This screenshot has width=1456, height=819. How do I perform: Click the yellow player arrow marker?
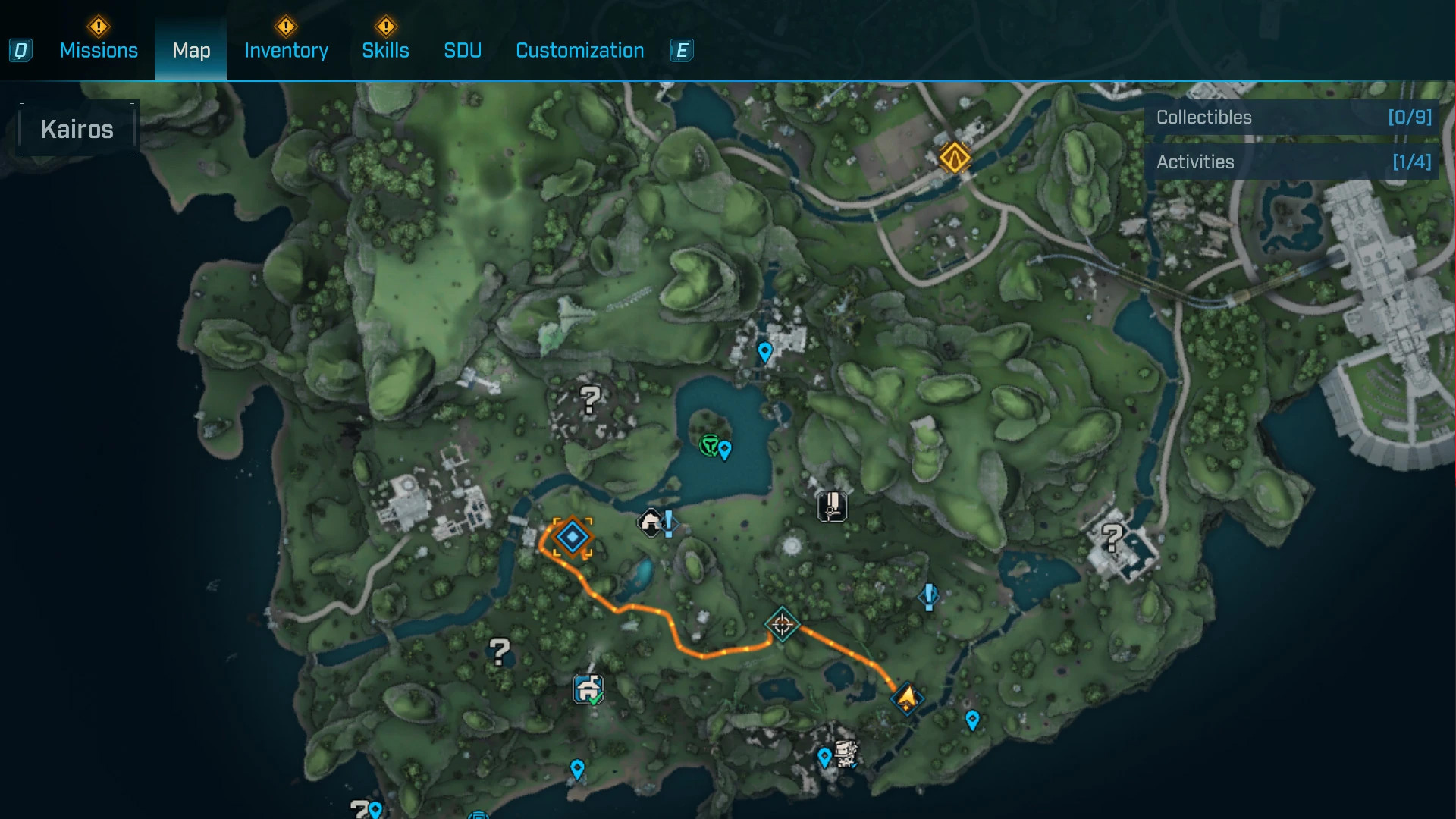coord(907,697)
